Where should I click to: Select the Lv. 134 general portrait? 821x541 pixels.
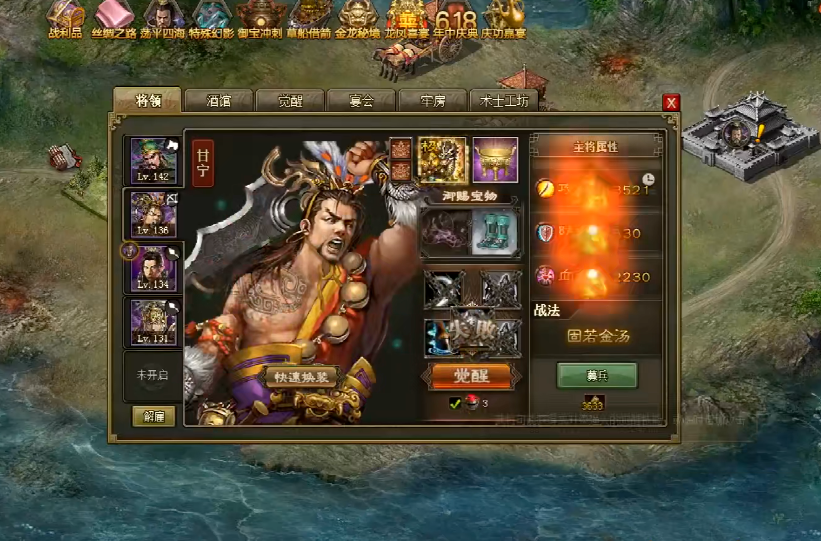[x=154, y=268]
